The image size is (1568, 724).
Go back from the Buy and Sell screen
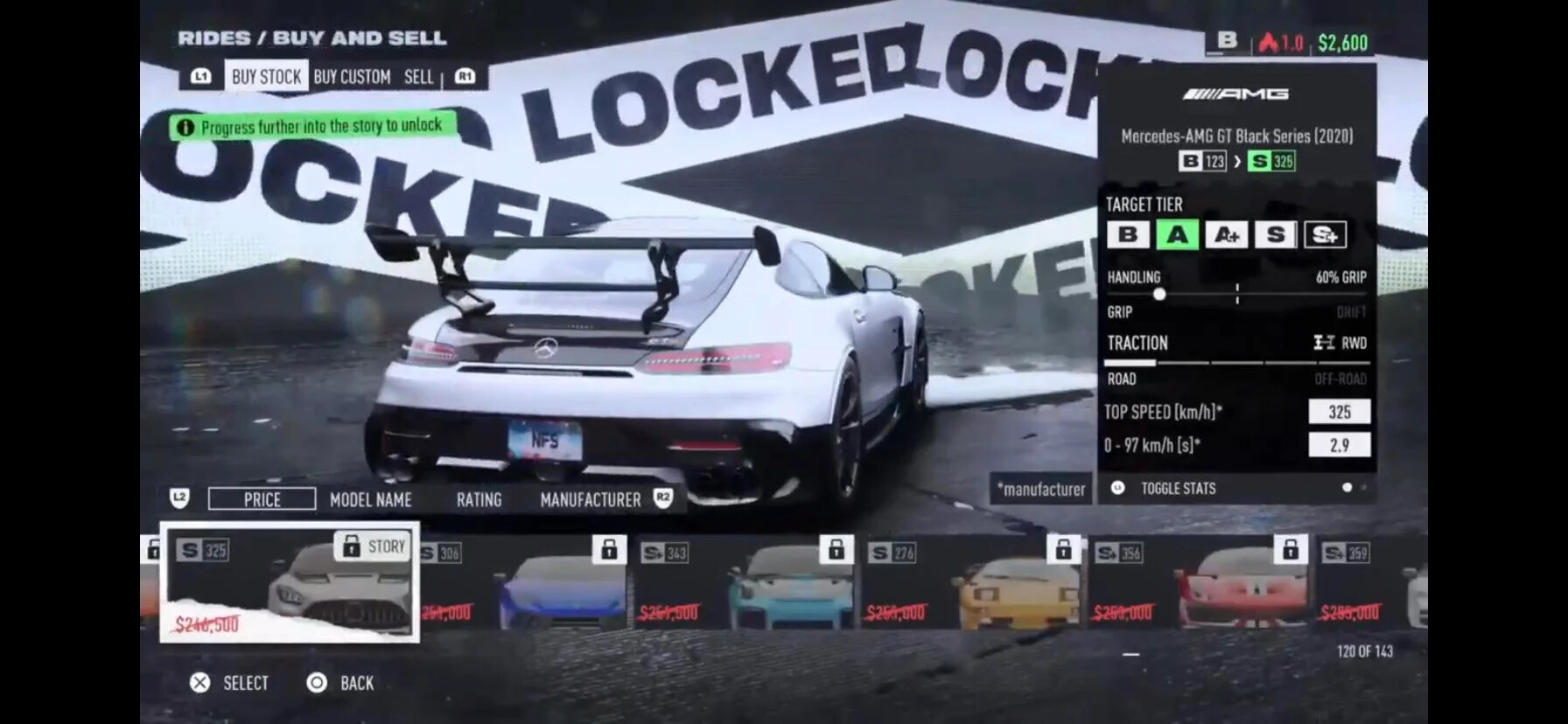355,683
